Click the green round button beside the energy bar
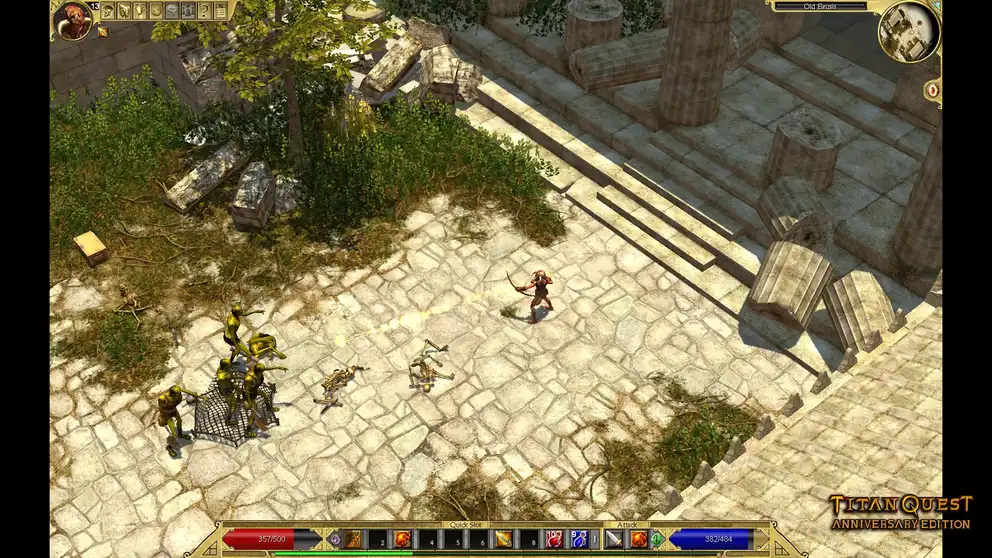The height and width of the screenshot is (558, 992). point(657,539)
